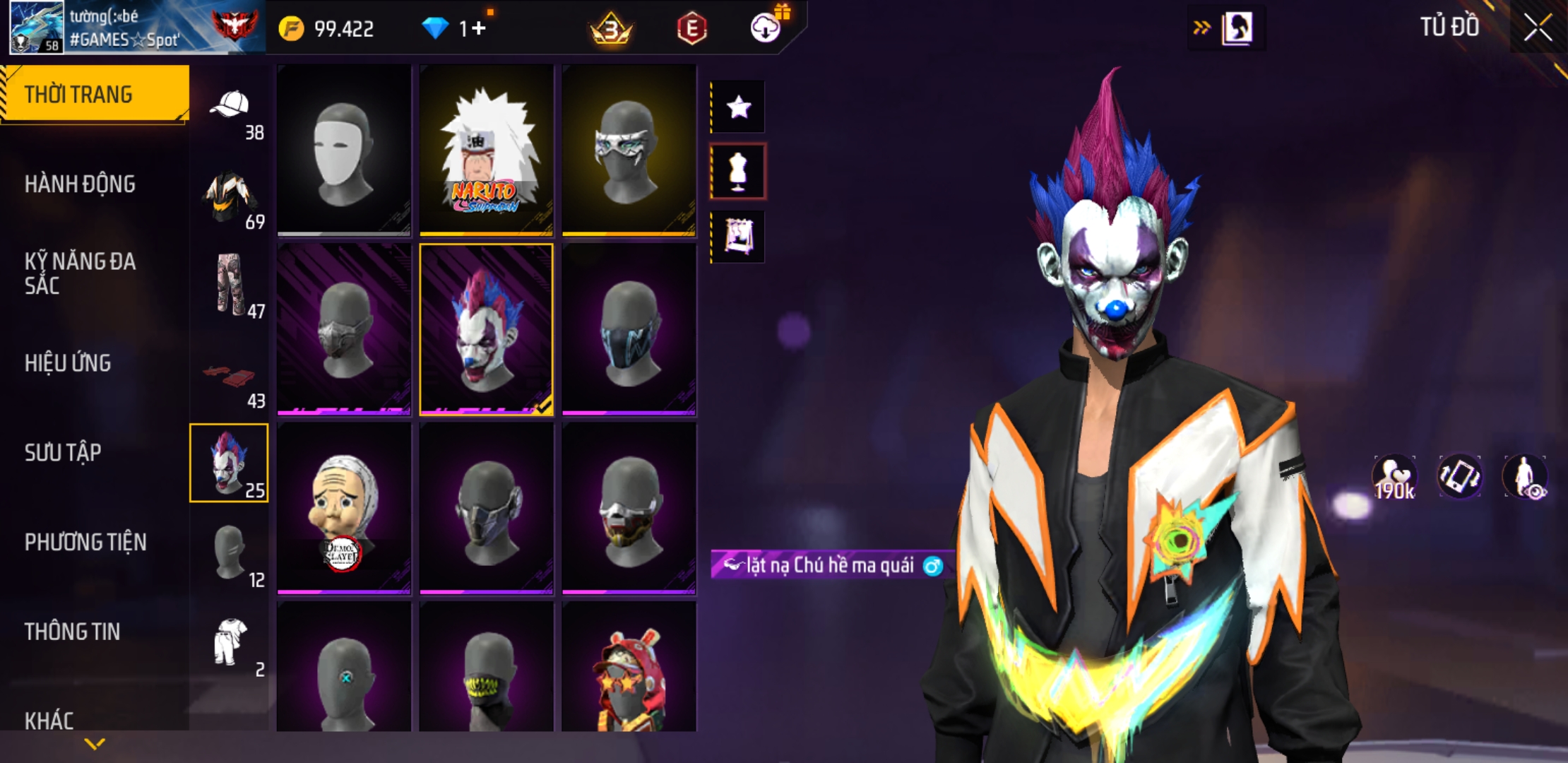This screenshot has width=1568, height=763.
Task: Open the Hành Động menu section
Action: 80,184
